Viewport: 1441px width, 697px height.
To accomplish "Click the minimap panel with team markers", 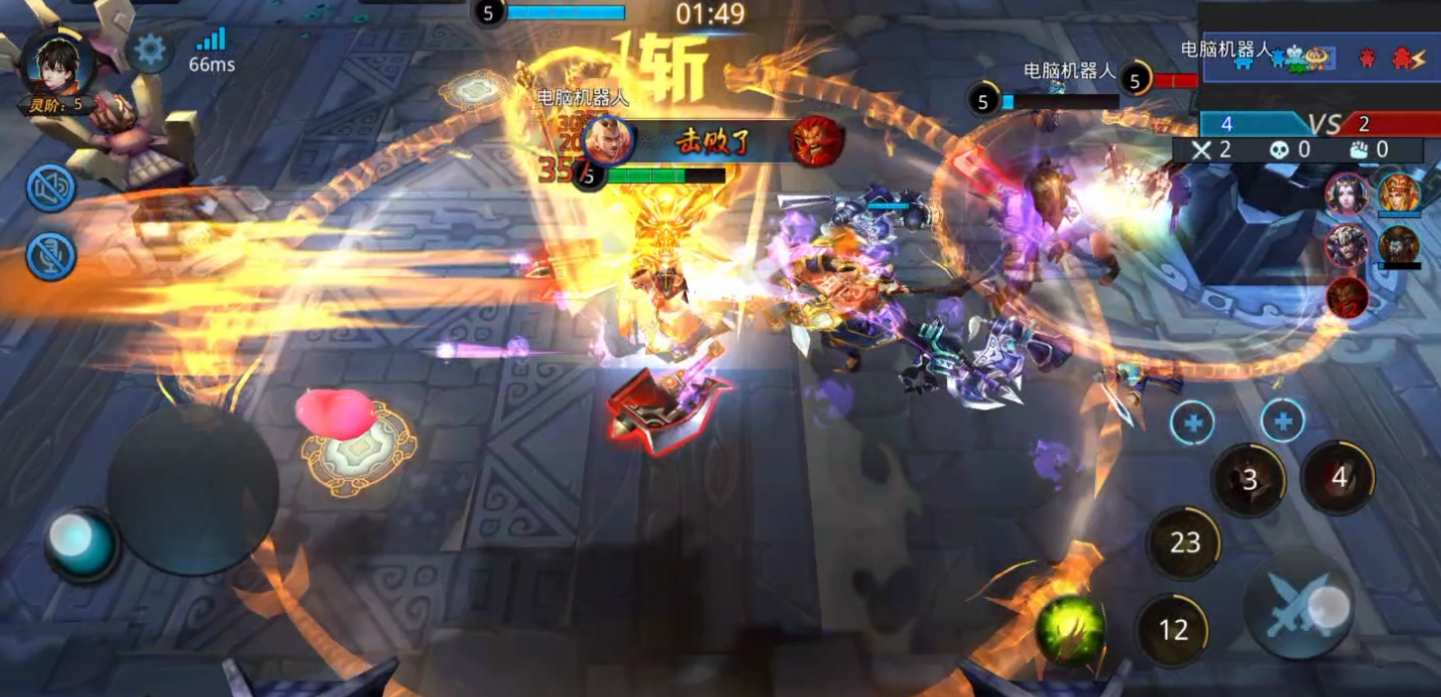I will pos(1320,57).
